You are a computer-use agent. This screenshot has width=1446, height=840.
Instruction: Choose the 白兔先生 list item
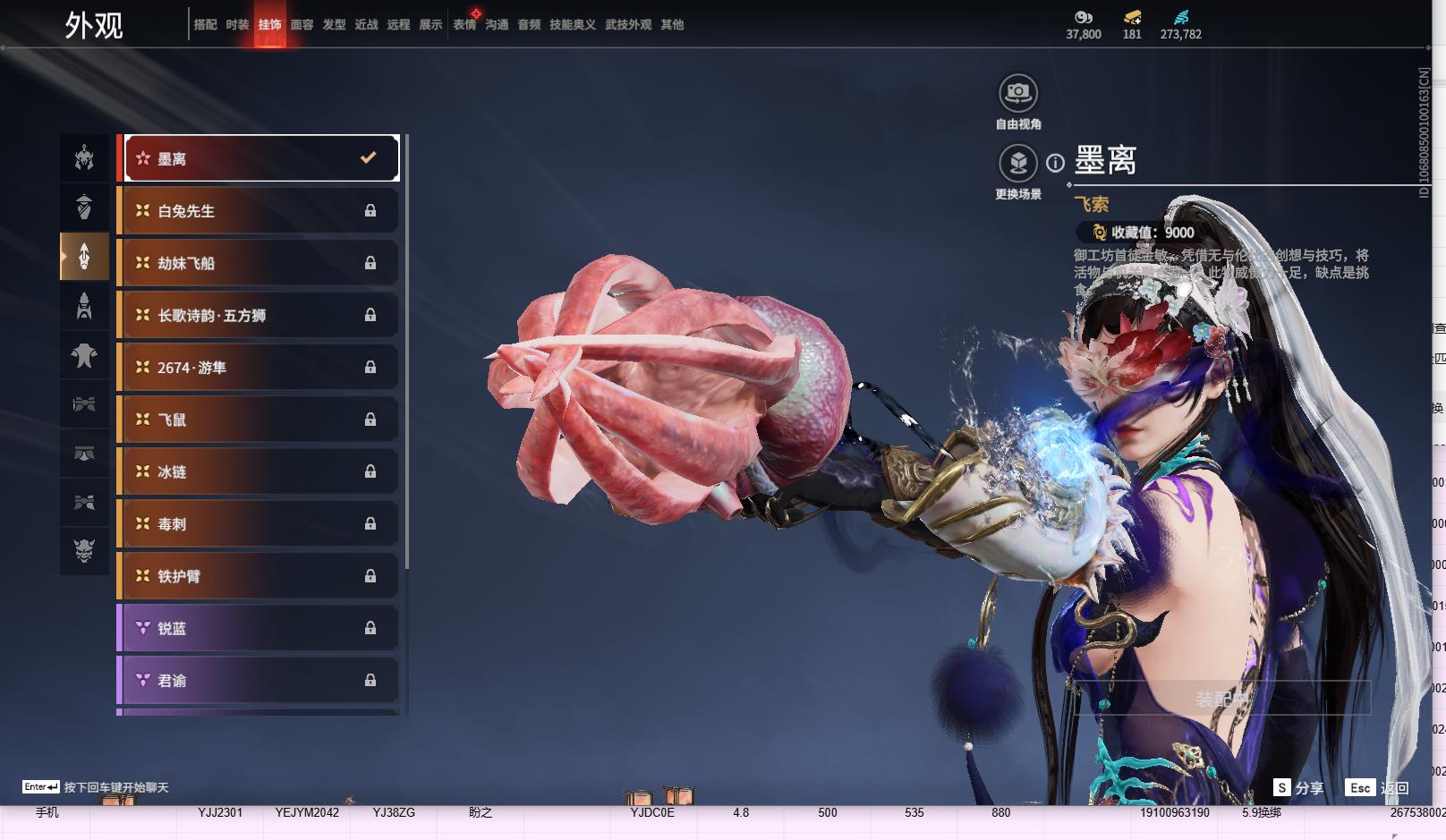(x=260, y=211)
